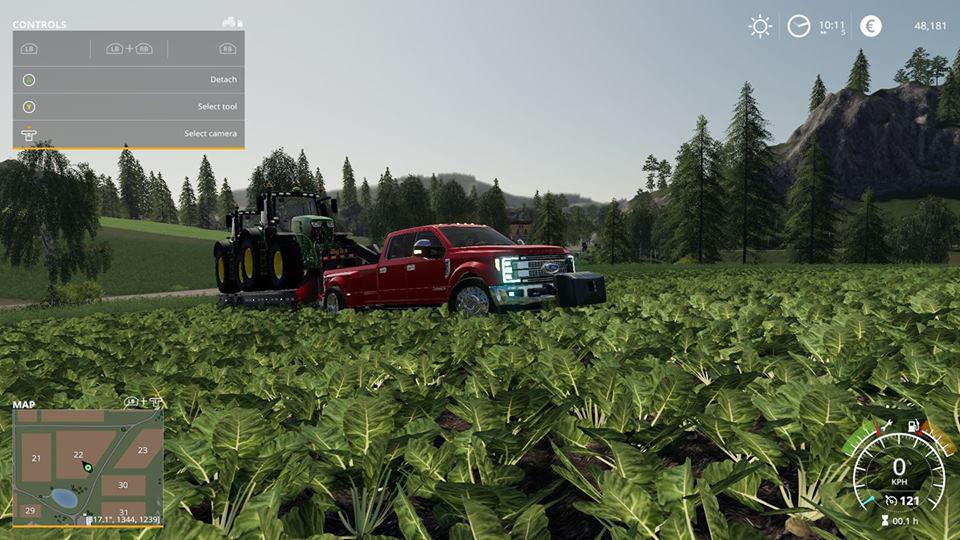Screen dimensions: 960x540
Task: Select field 23 on the minimap
Action: point(143,450)
